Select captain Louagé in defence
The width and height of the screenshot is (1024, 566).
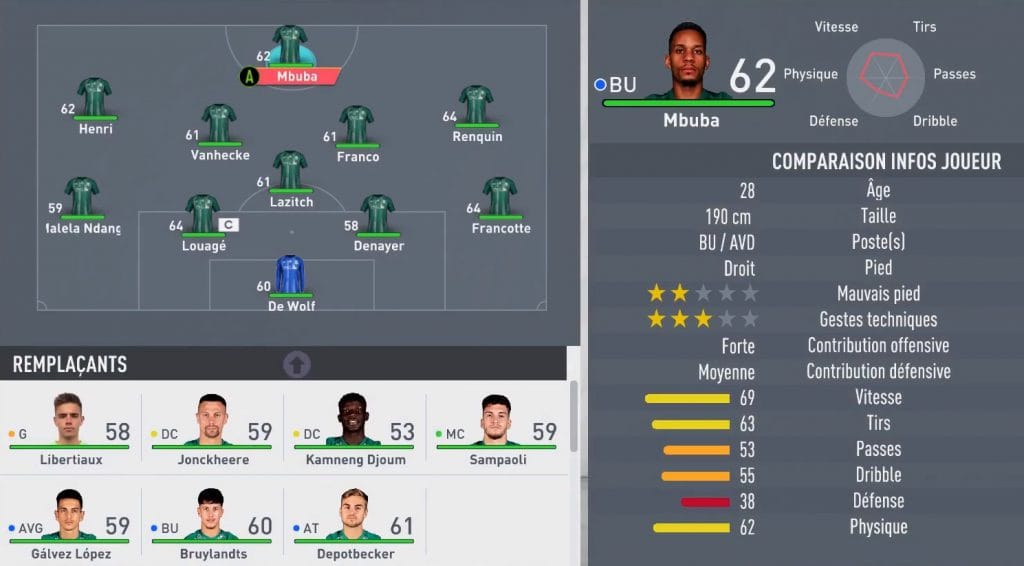203,215
